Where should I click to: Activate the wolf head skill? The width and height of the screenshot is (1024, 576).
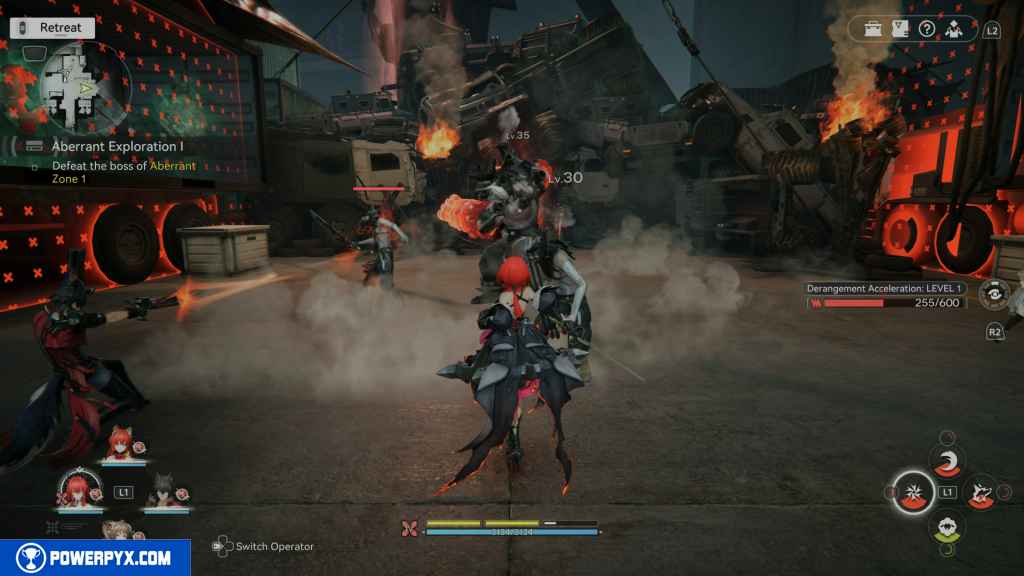tap(980, 492)
